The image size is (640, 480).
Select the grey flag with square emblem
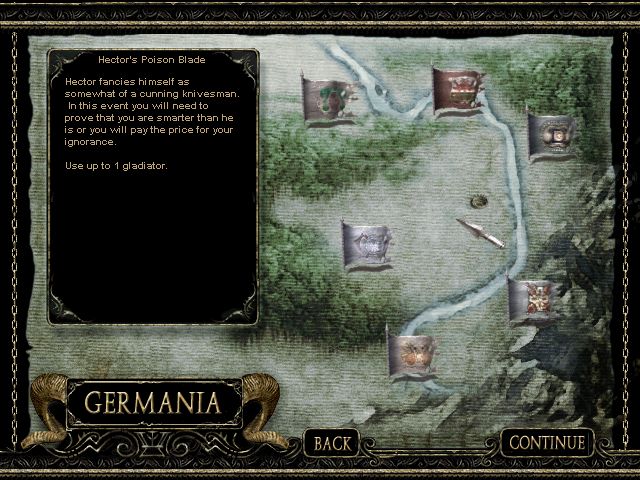[551, 133]
